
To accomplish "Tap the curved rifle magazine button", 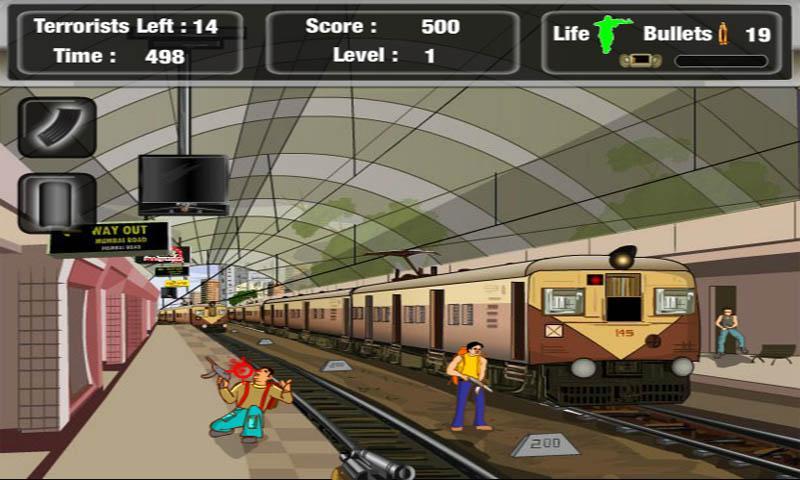I will coord(57,127).
